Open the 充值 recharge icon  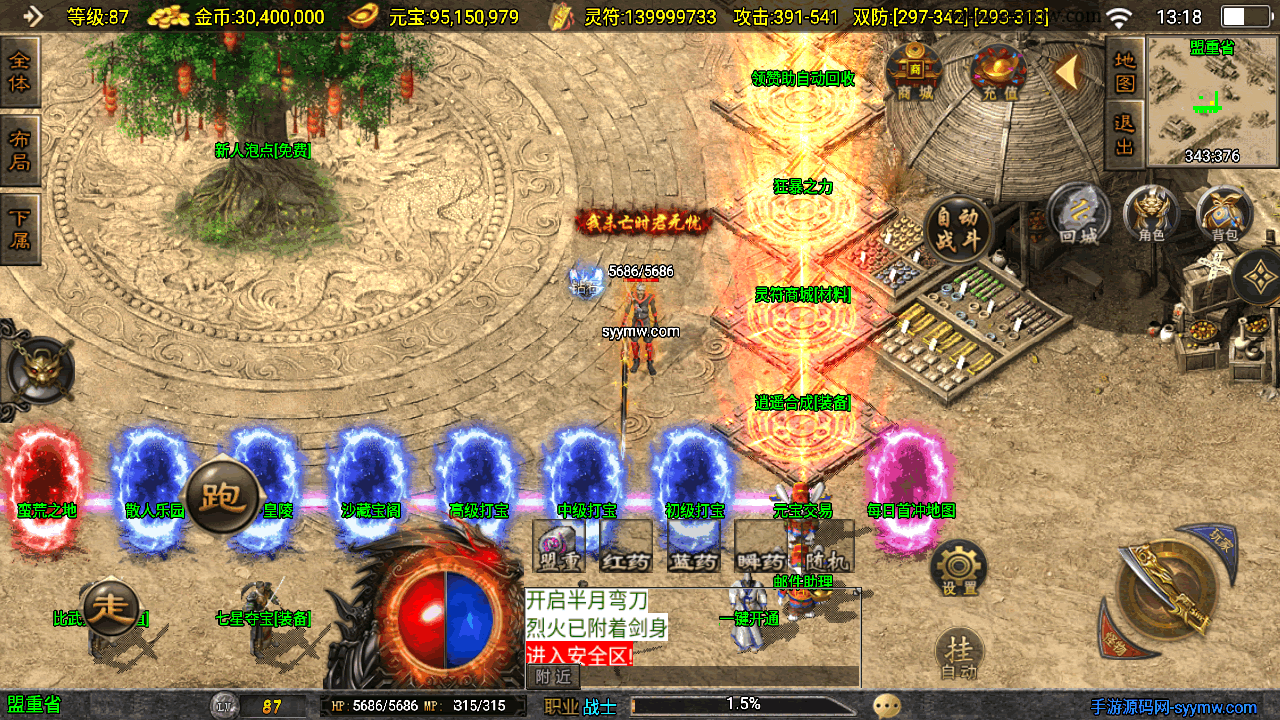(998, 72)
